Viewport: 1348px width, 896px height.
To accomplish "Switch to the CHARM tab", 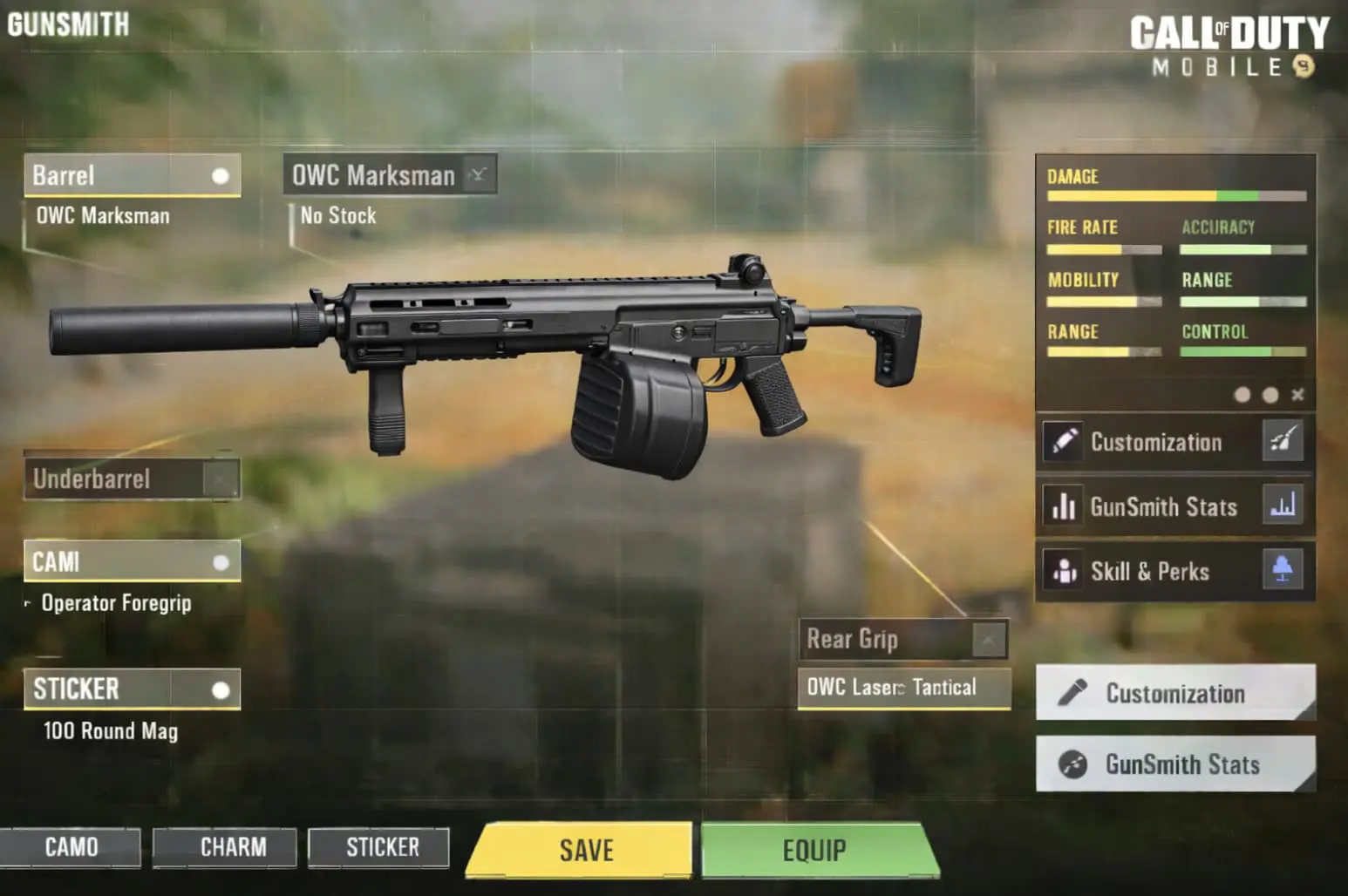I will point(224,846).
